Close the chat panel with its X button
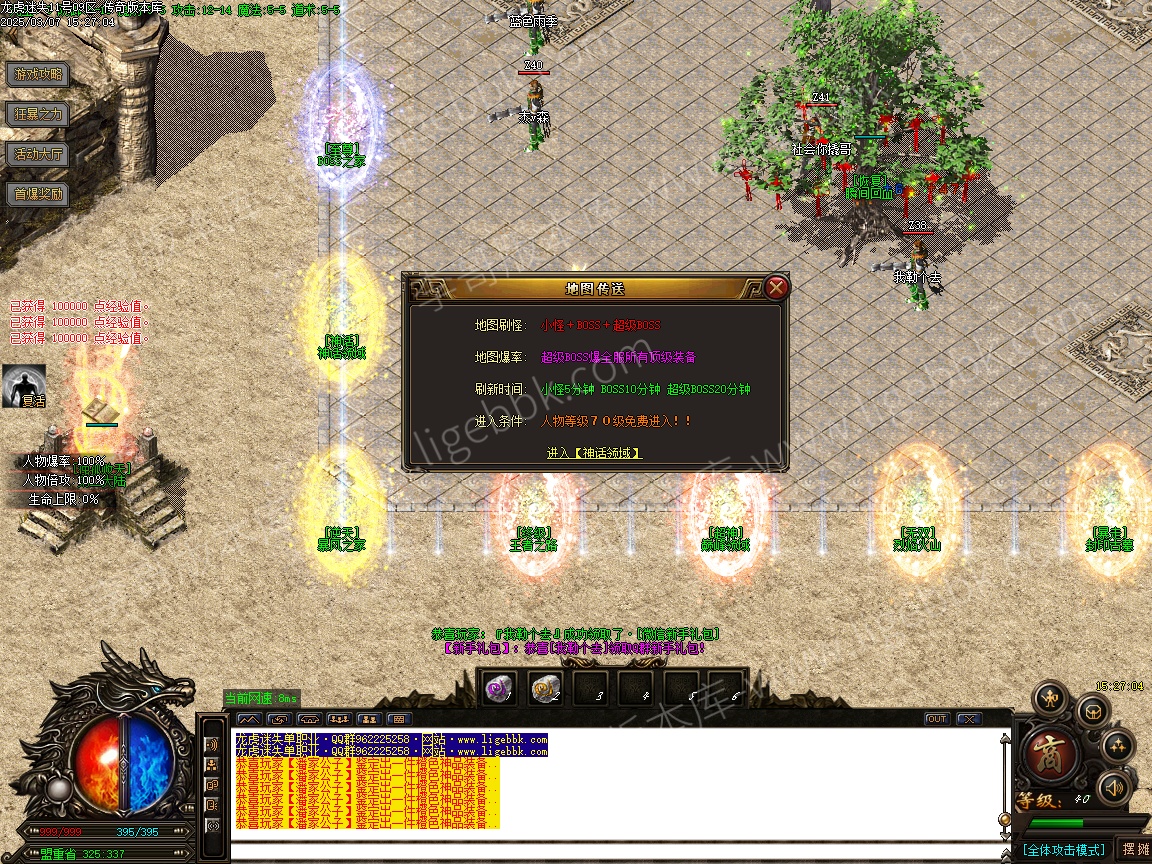 point(968,719)
